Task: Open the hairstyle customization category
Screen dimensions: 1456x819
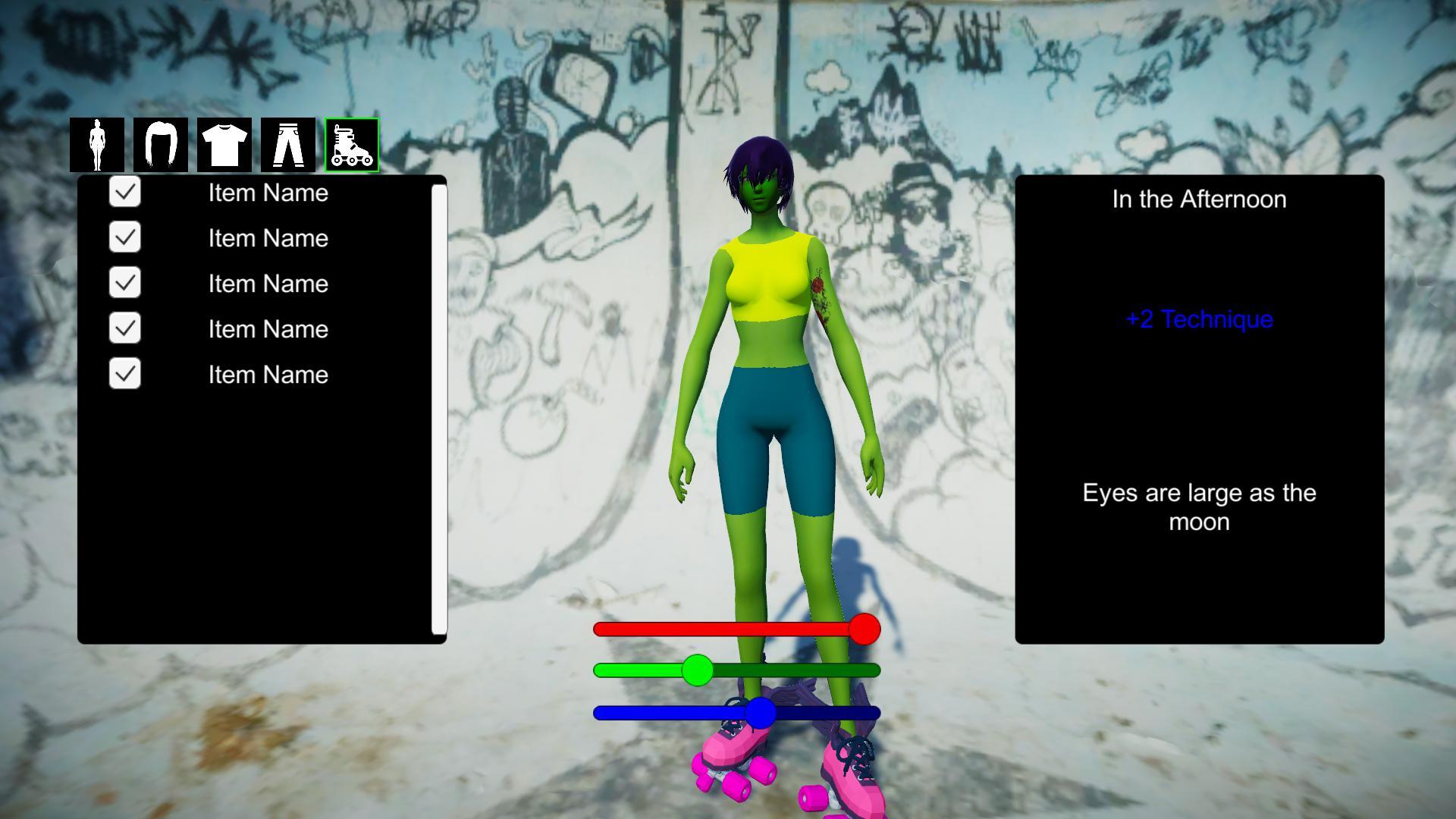Action: (x=162, y=146)
